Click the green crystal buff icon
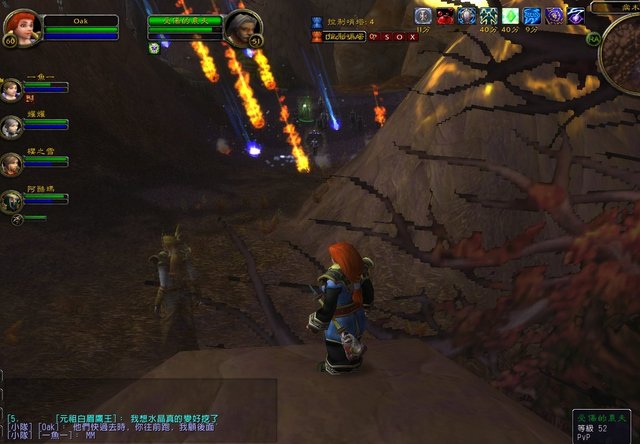The height and width of the screenshot is (444, 640). point(510,16)
